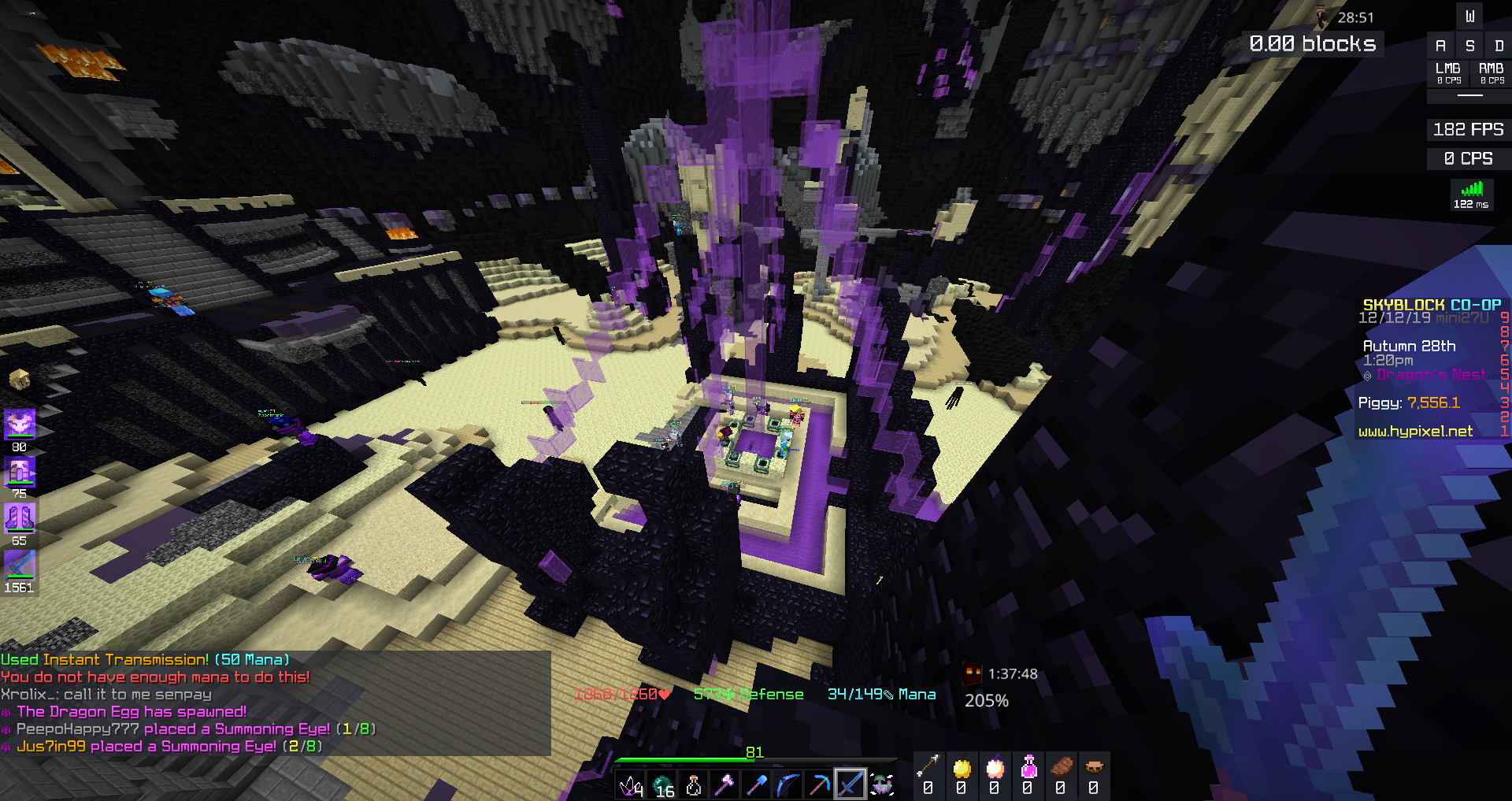Select the ender pearls in the hotbar
The height and width of the screenshot is (801, 1512).
click(x=661, y=784)
